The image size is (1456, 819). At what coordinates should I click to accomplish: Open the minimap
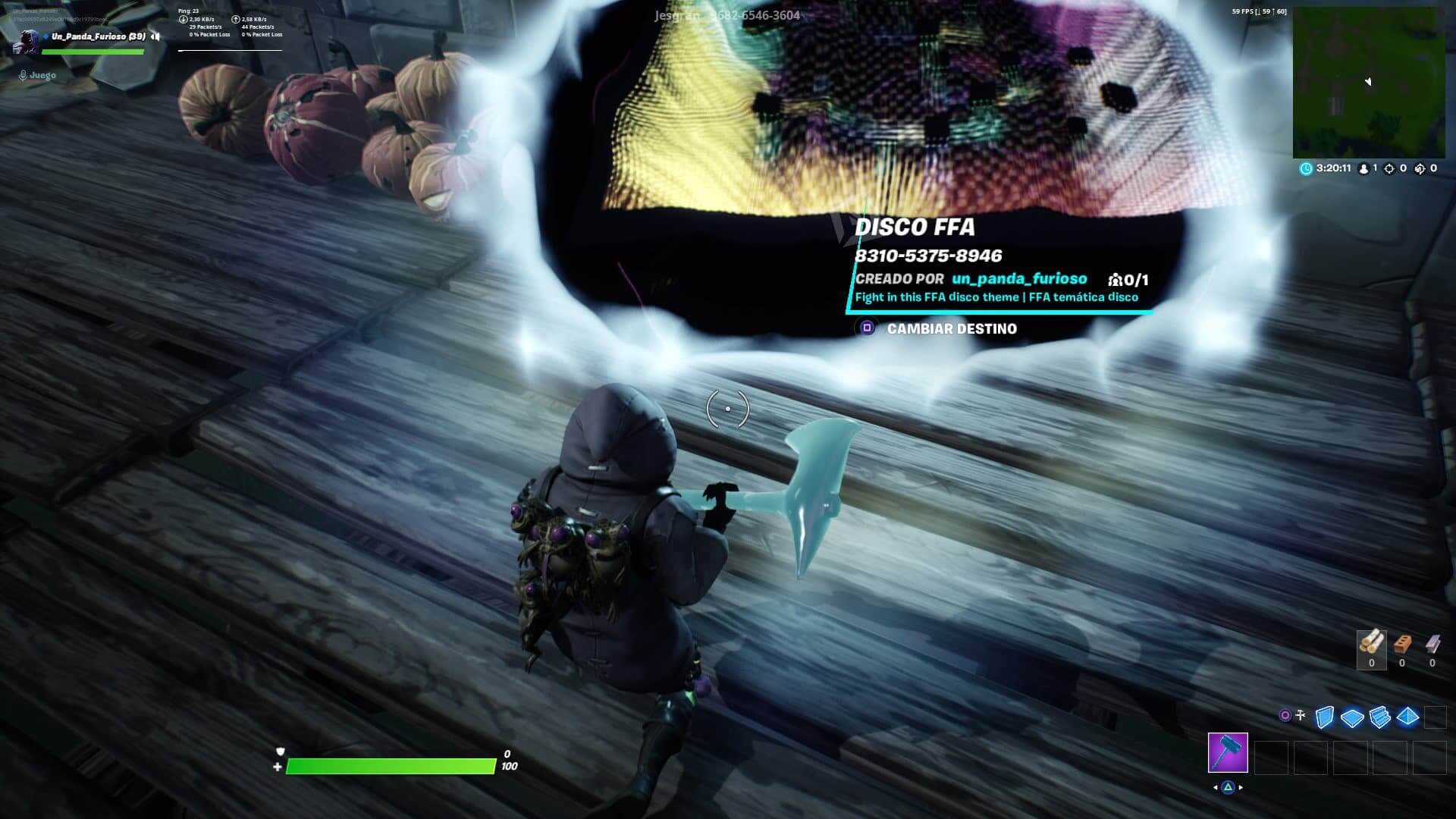coord(1369,82)
